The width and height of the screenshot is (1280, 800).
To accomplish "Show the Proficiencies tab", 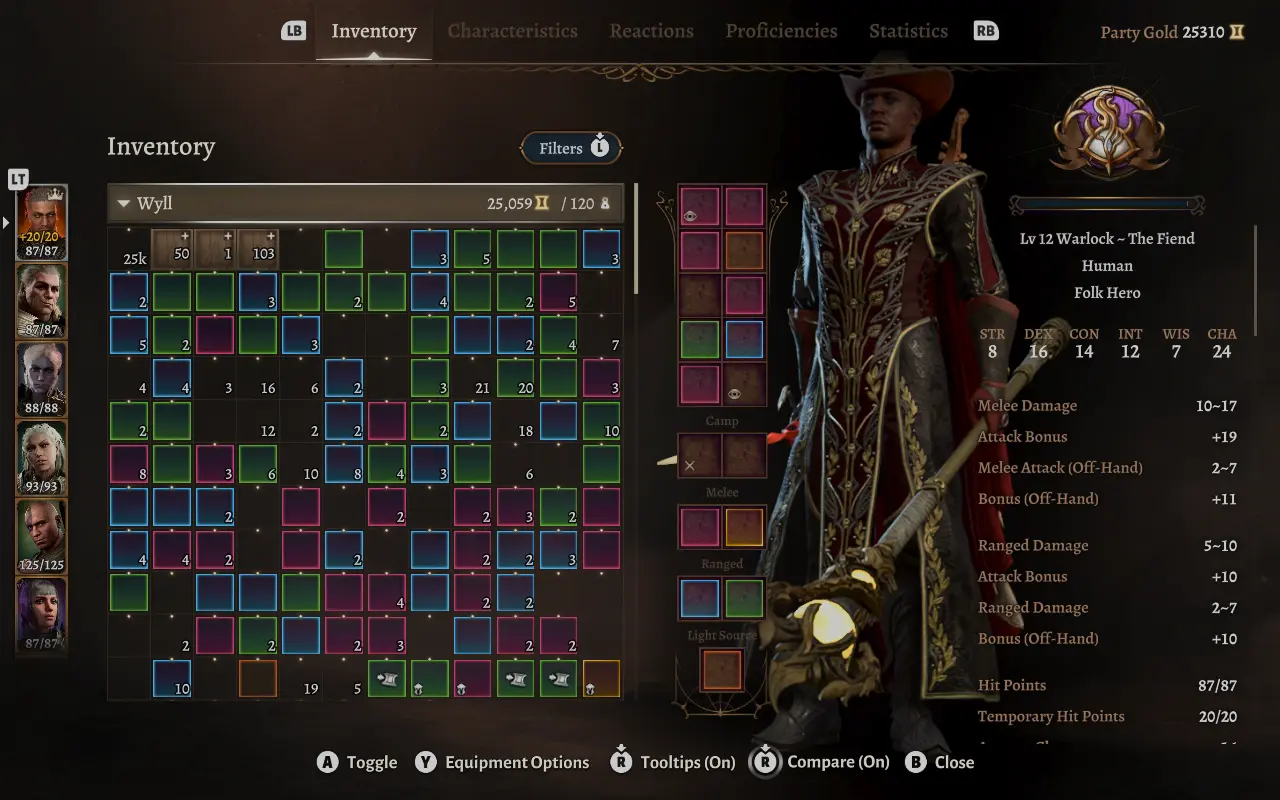I will click(x=781, y=31).
